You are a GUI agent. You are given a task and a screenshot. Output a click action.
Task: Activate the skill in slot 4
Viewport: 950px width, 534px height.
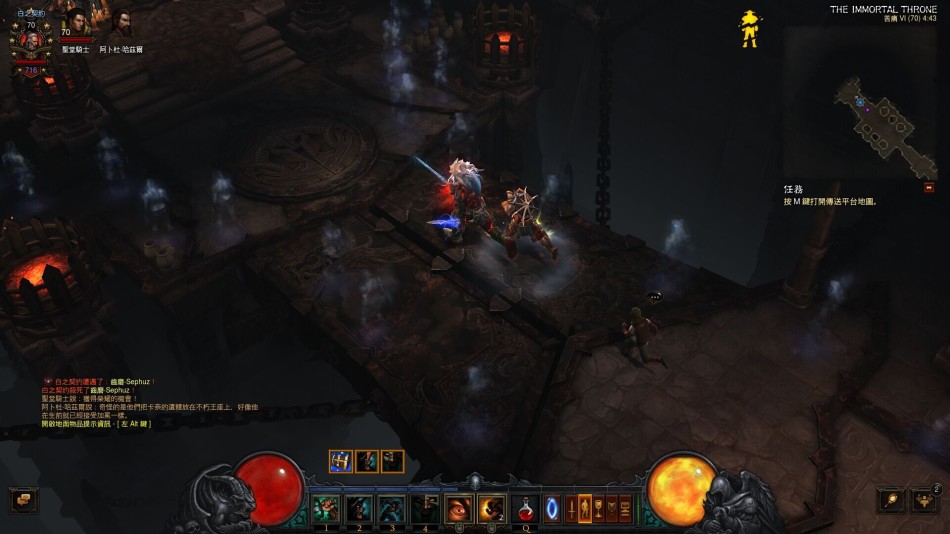click(x=425, y=508)
